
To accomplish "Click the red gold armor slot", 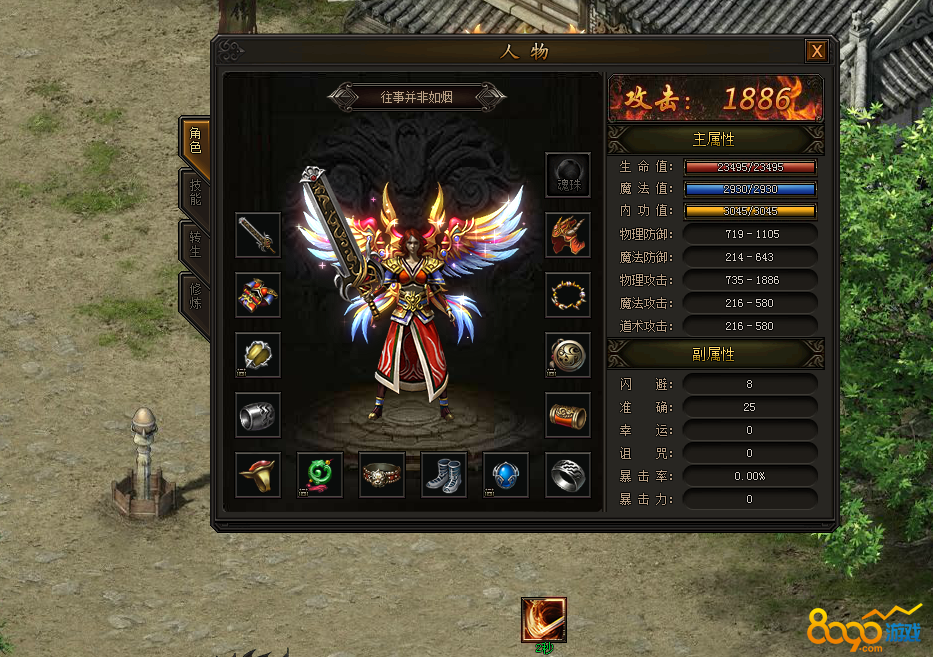I will tap(258, 295).
